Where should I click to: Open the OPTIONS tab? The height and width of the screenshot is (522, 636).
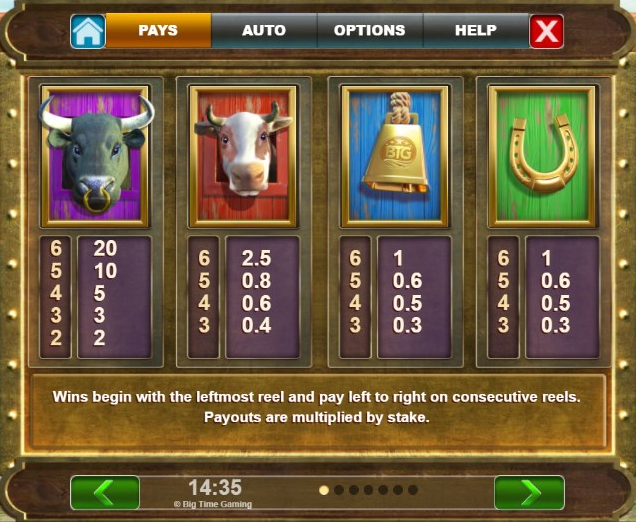(369, 31)
